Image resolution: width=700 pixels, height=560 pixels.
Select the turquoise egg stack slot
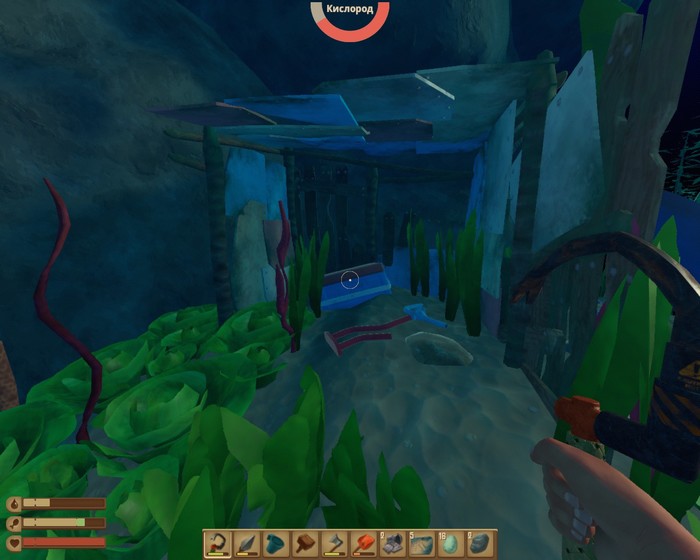449,543
